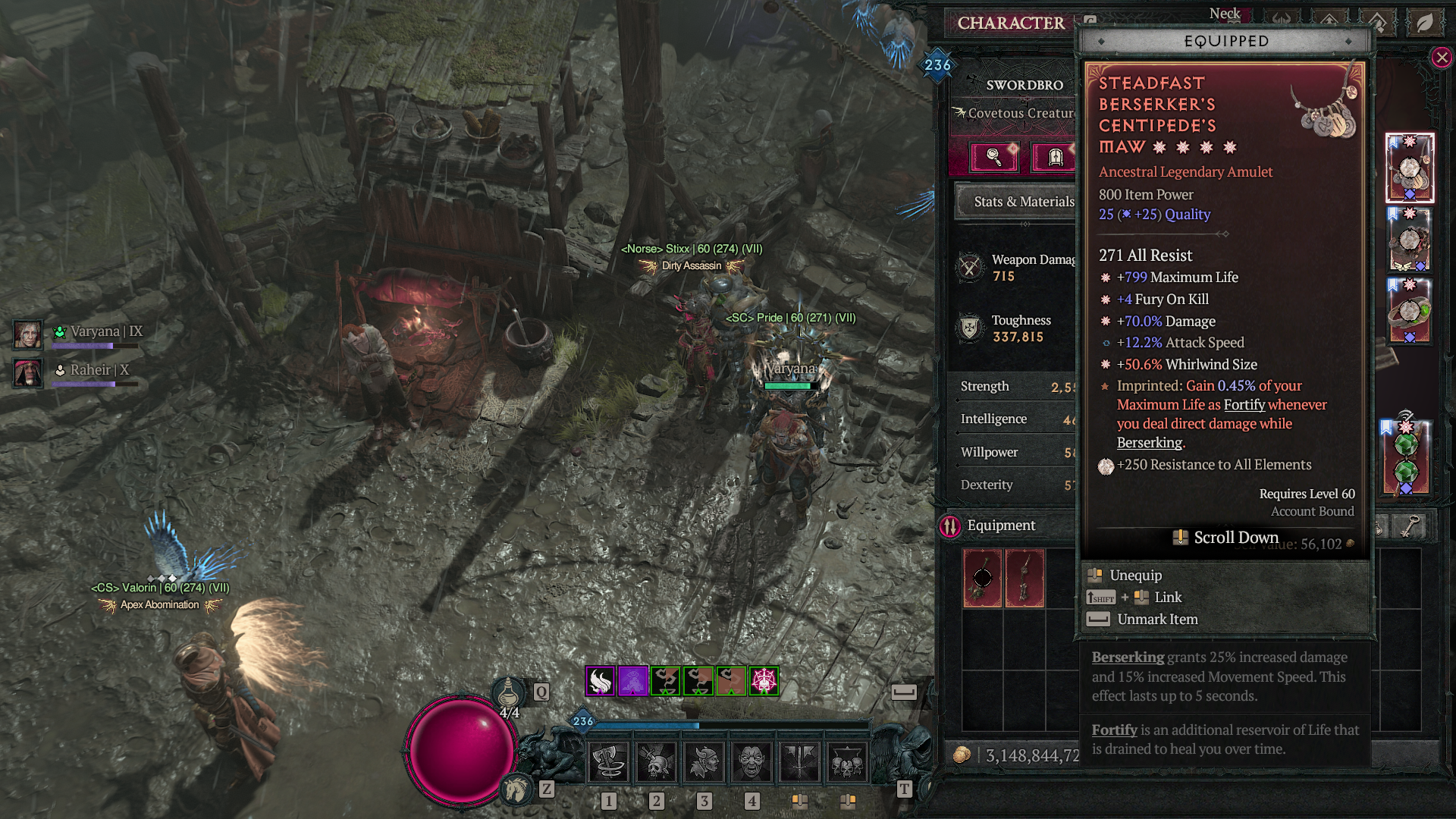Activate the horned helmet shout skill

point(704,762)
